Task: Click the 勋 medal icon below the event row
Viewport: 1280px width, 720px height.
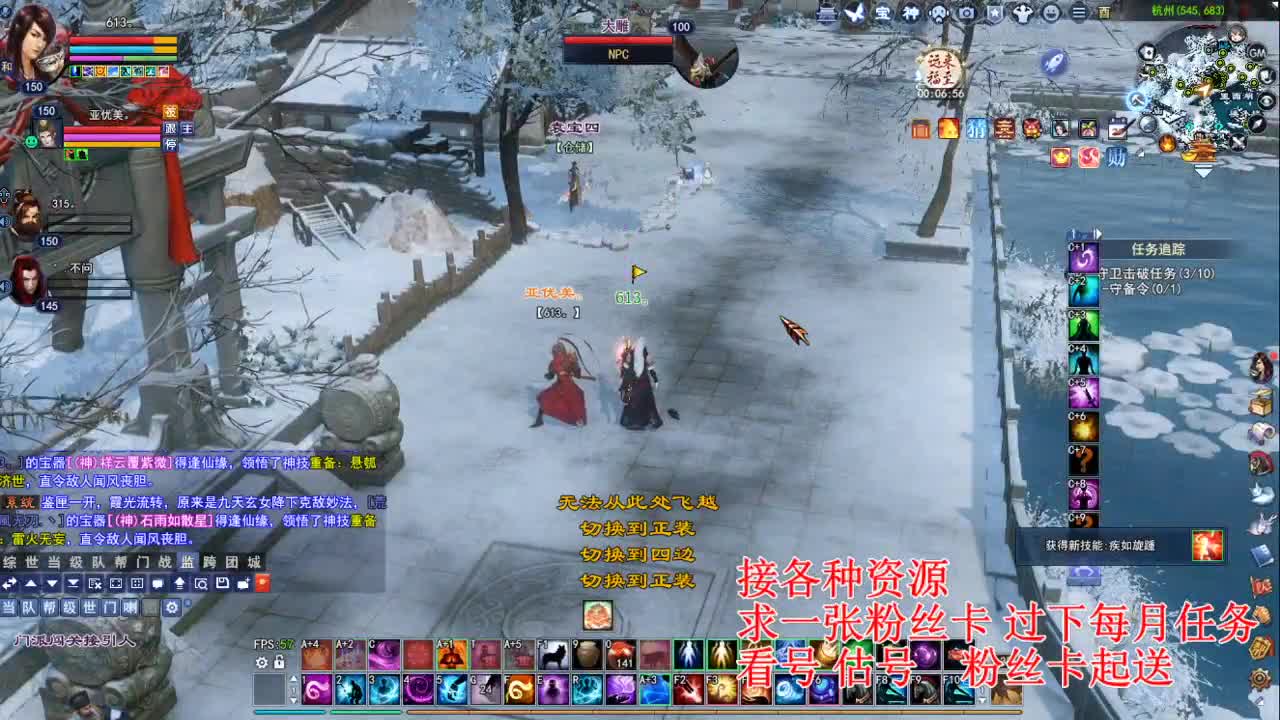Action: click(1116, 157)
